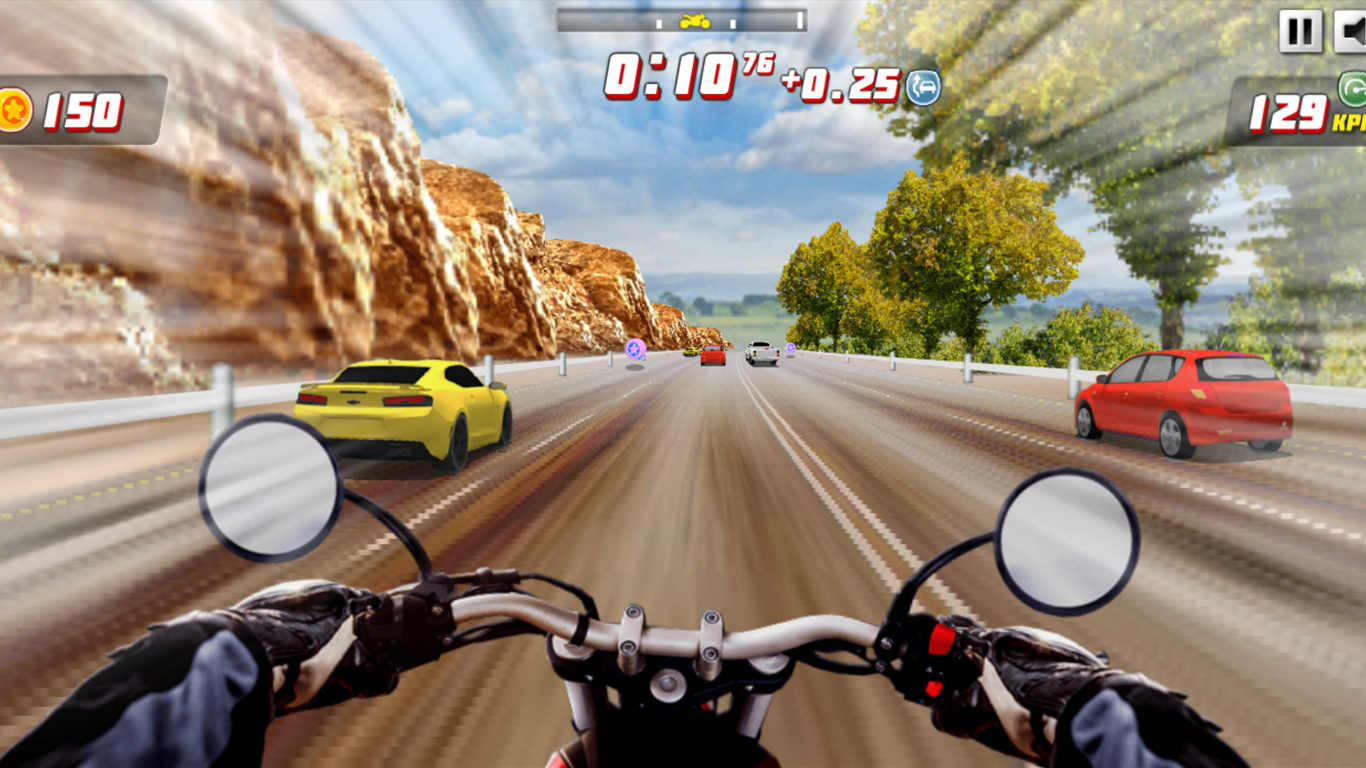Viewport: 1366px width, 768px height.
Task: Click the purple pickup near the white truck
Action: tap(791, 348)
